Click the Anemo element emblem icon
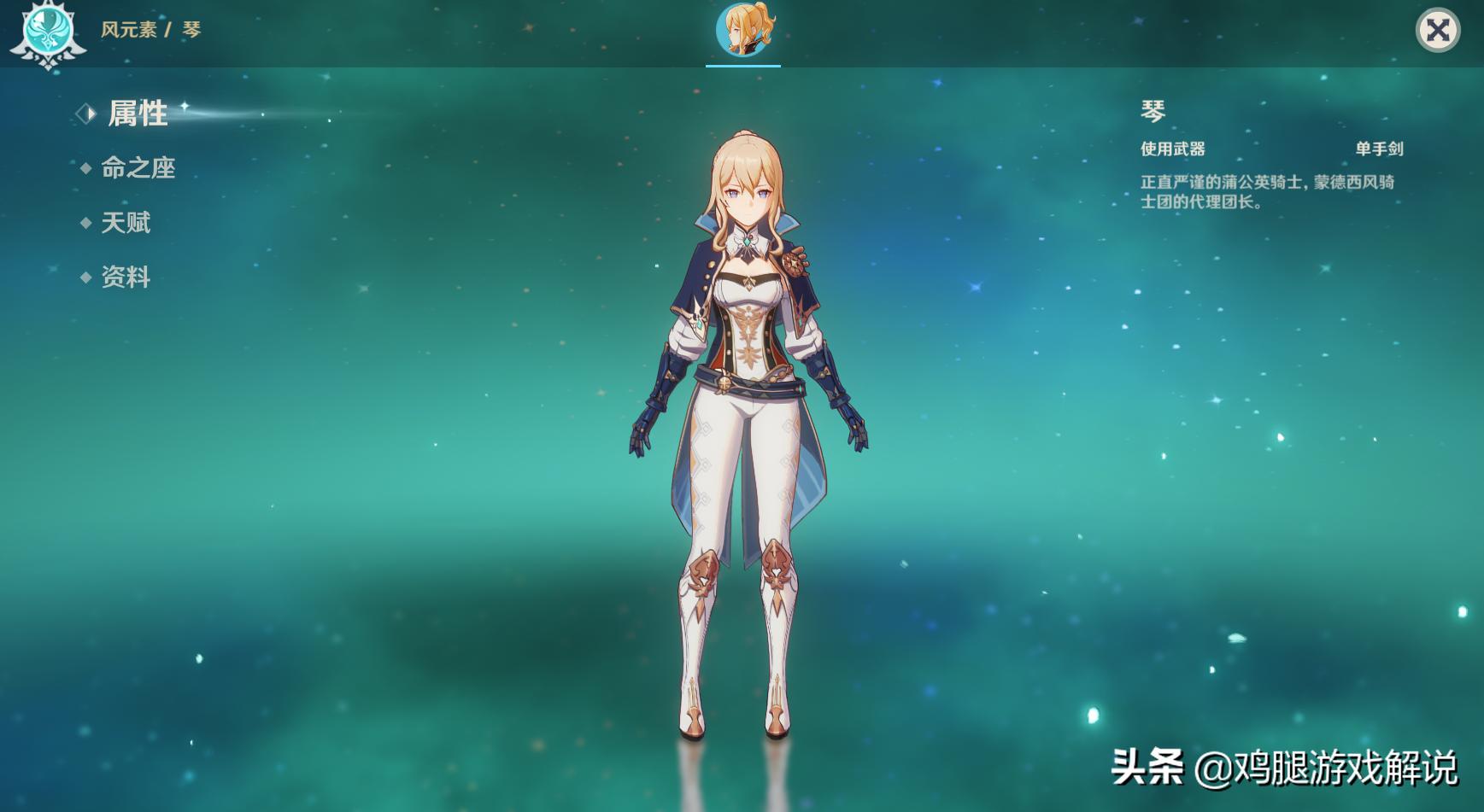Viewport: 1484px width, 812px height. pyautogui.click(x=48, y=32)
